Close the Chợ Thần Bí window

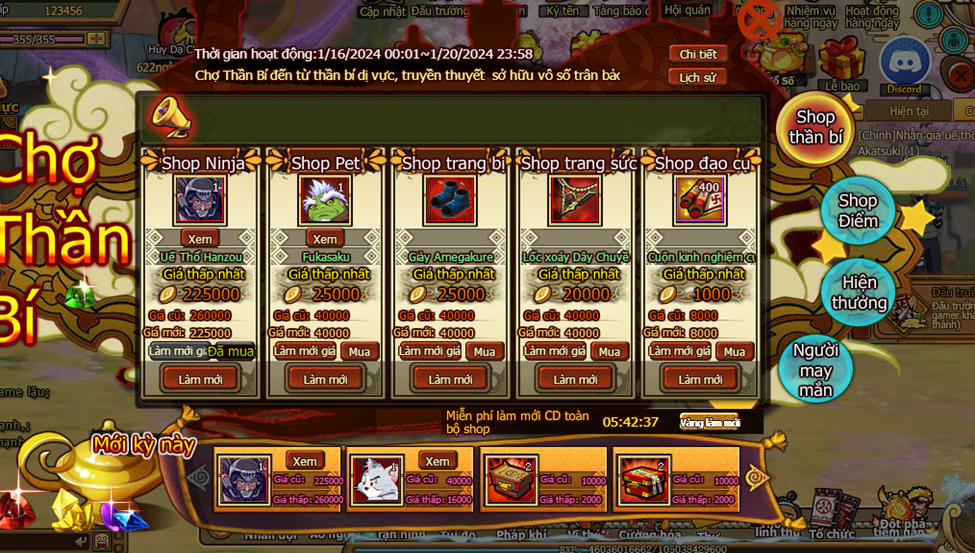(759, 19)
